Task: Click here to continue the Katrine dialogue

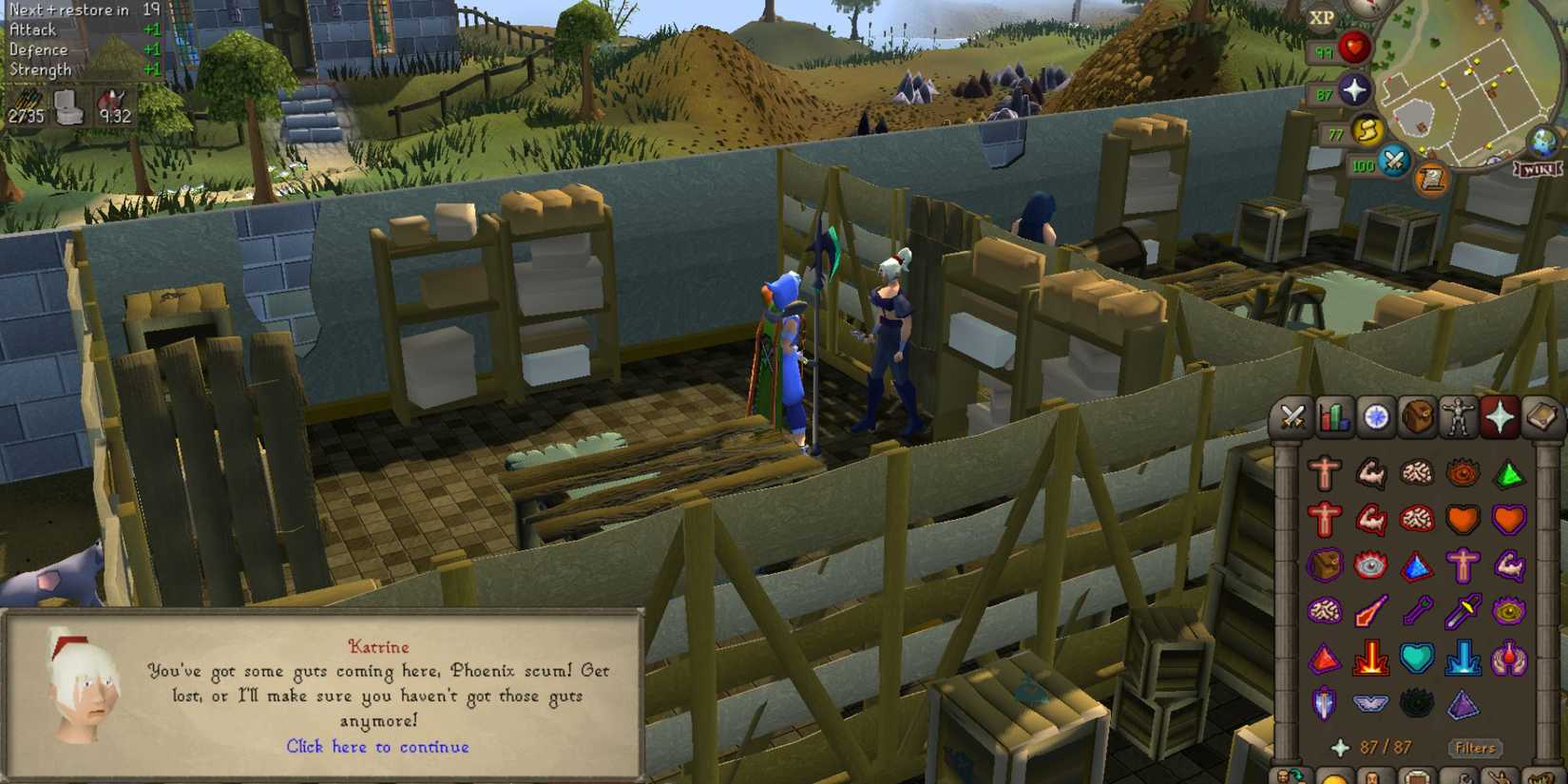Action: [378, 747]
